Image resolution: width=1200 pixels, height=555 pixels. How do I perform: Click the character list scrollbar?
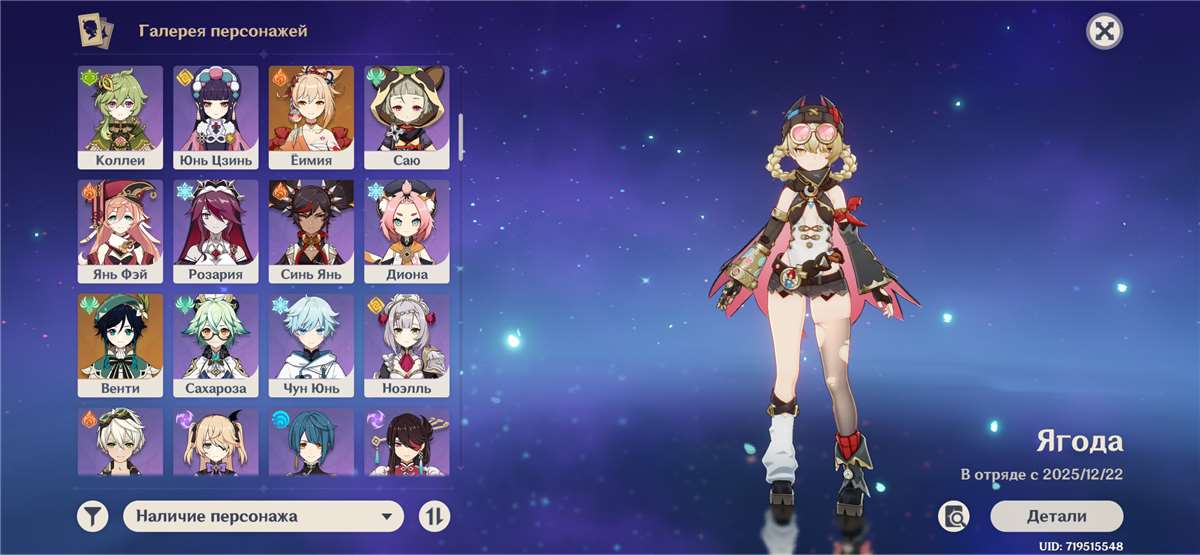coord(461,137)
